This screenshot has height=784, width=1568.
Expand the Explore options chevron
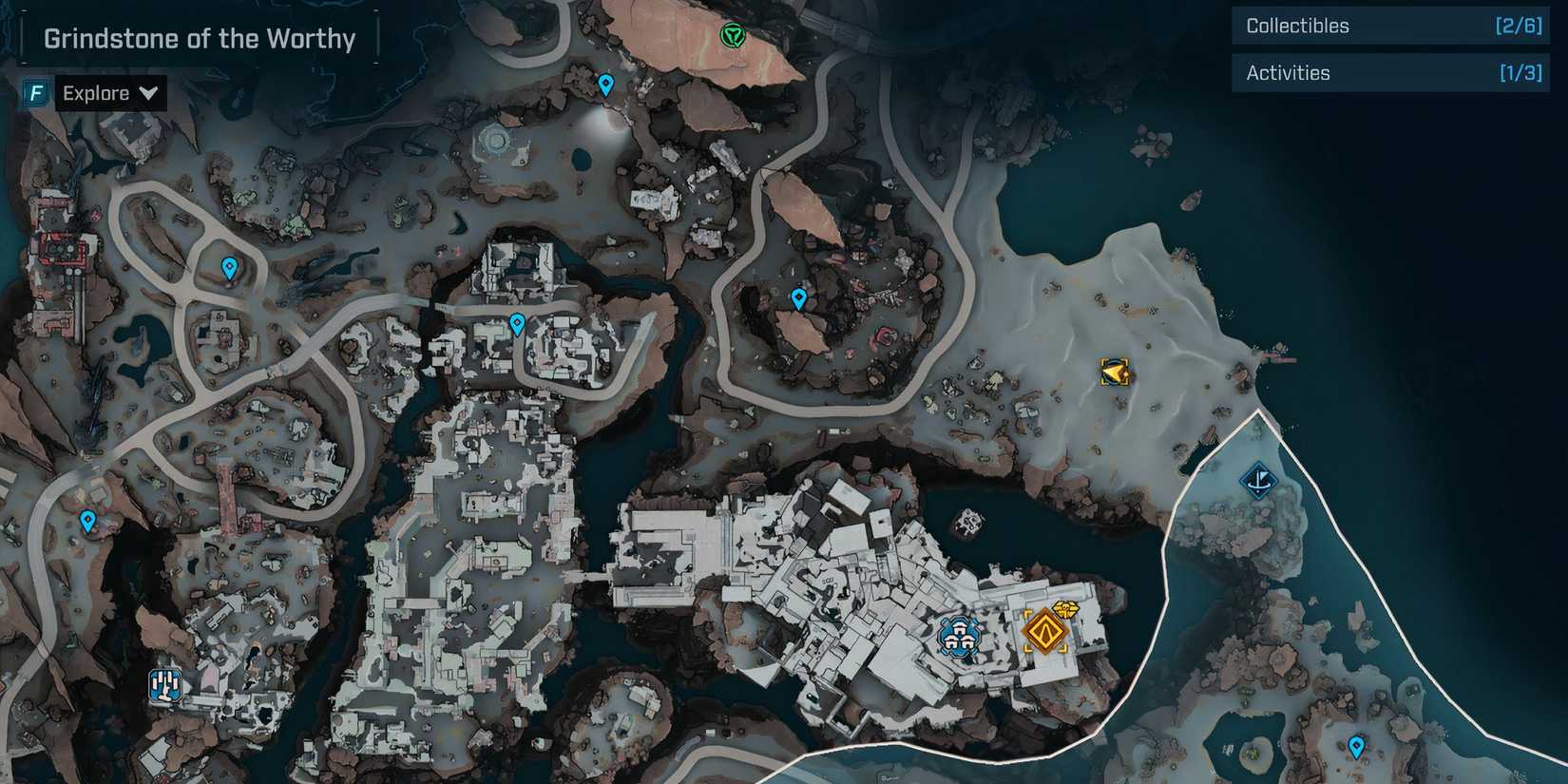(148, 92)
